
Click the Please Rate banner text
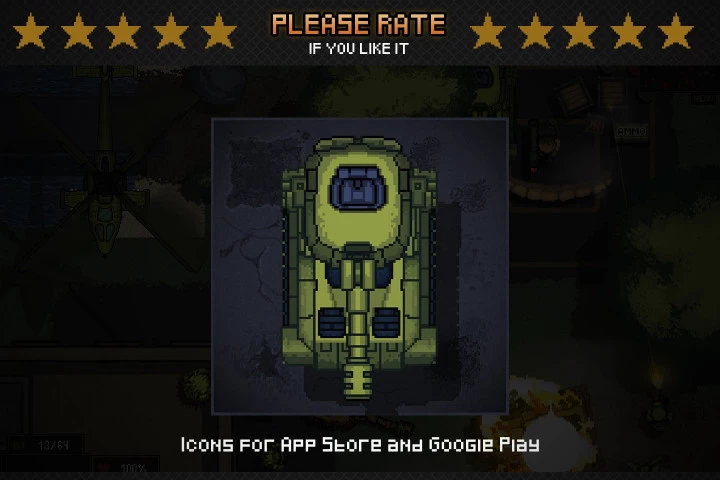(359, 24)
